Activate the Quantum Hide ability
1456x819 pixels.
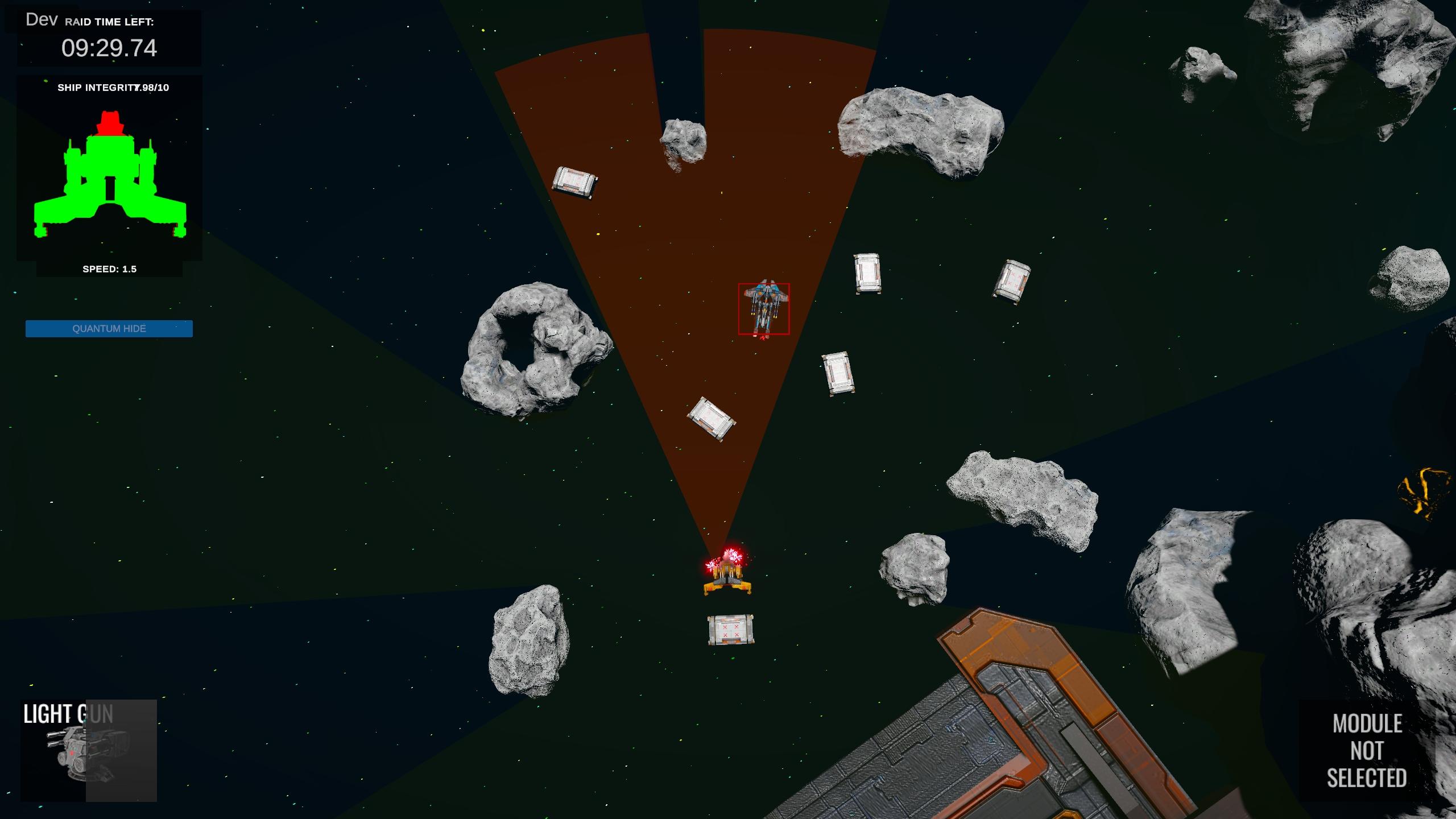click(109, 329)
